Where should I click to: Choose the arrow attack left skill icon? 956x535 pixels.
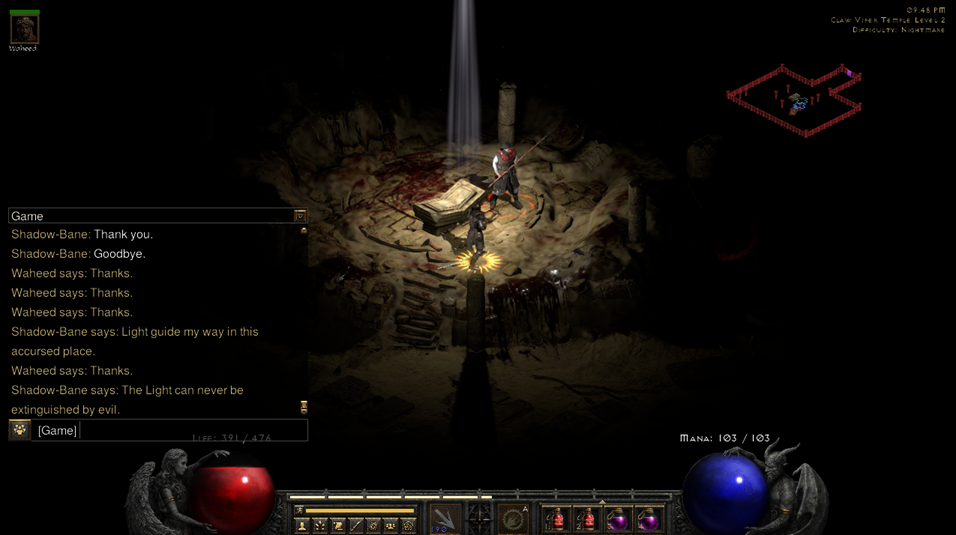[445, 519]
